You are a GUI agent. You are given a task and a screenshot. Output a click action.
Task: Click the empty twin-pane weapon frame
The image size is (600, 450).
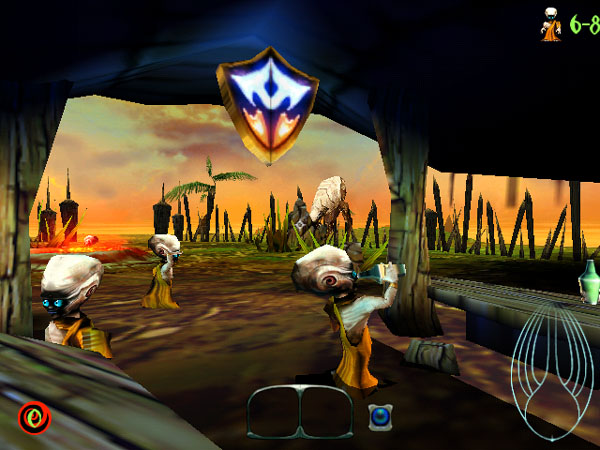click(x=300, y=412)
